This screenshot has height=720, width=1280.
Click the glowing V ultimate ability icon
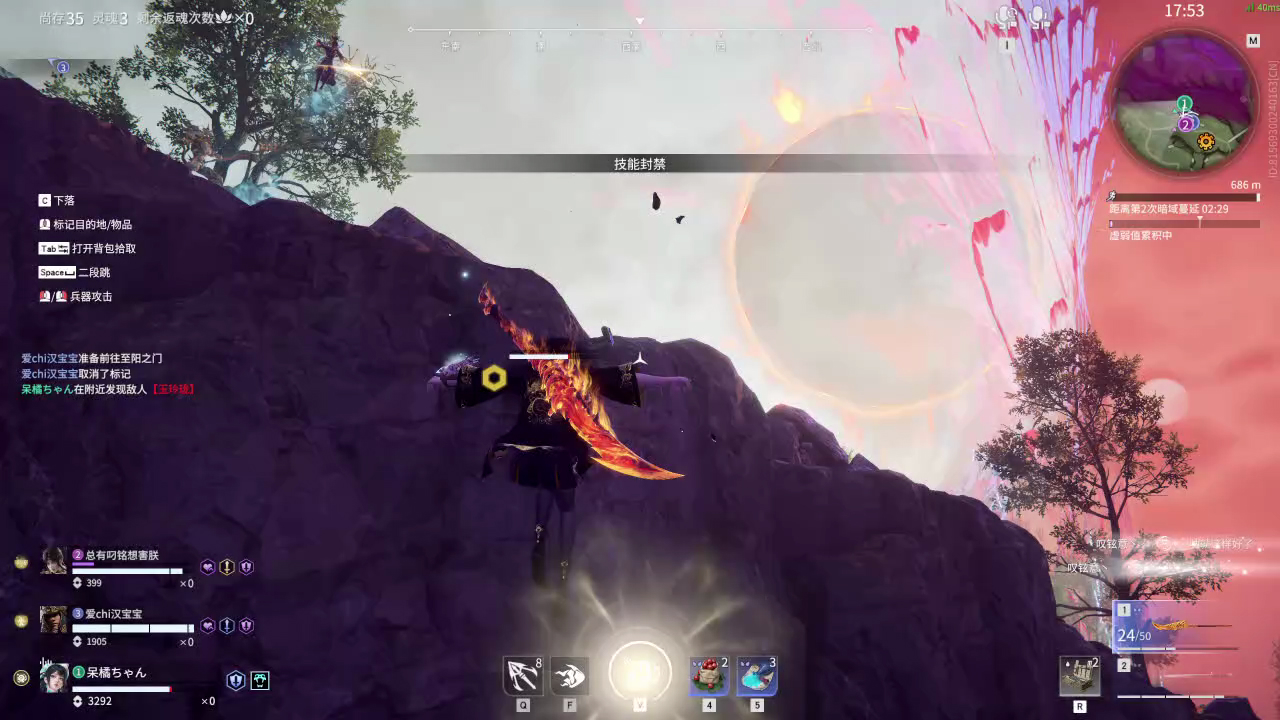[x=639, y=671]
